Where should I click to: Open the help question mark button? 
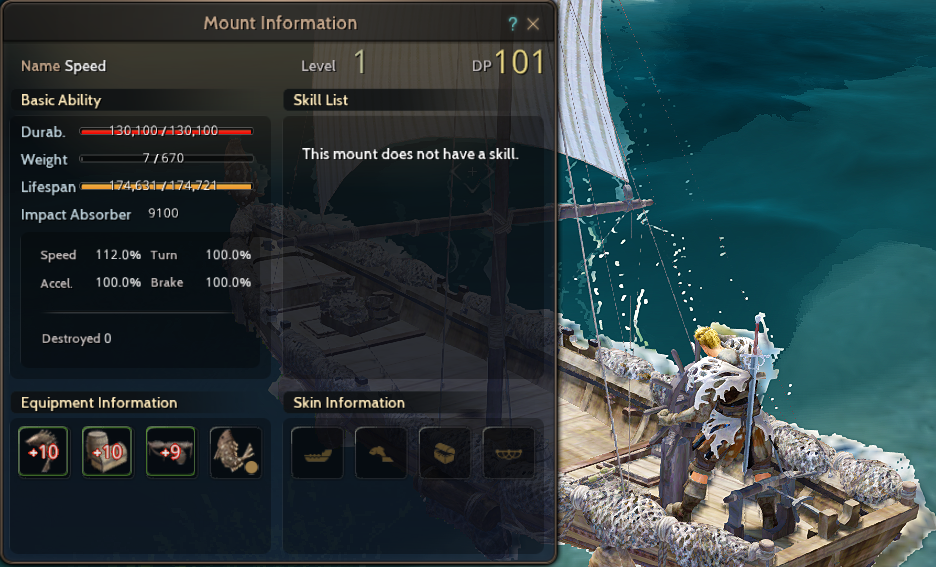click(513, 24)
